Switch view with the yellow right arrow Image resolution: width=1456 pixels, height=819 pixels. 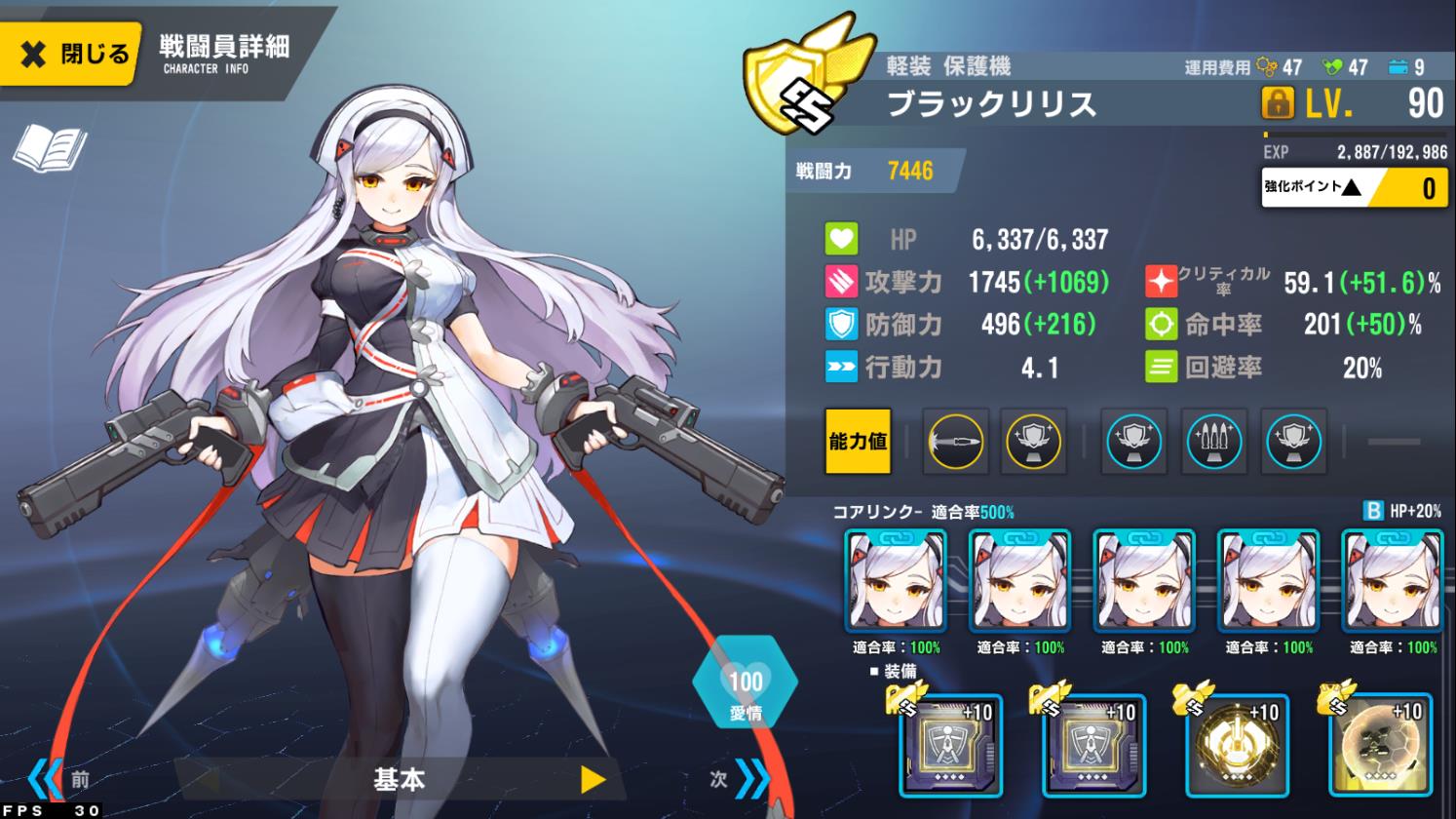(x=593, y=779)
